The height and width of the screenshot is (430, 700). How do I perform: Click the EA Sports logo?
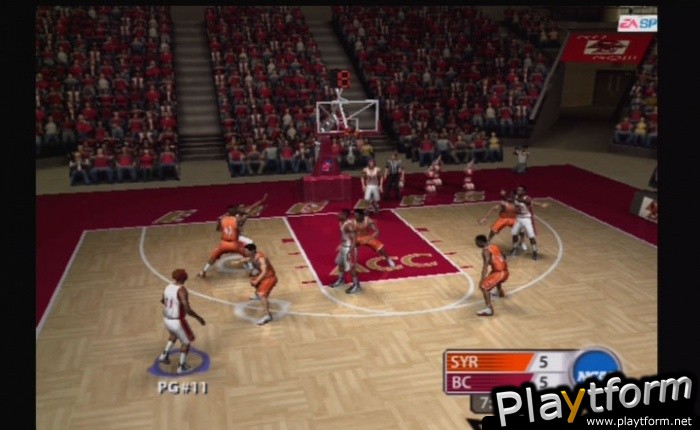click(636, 22)
